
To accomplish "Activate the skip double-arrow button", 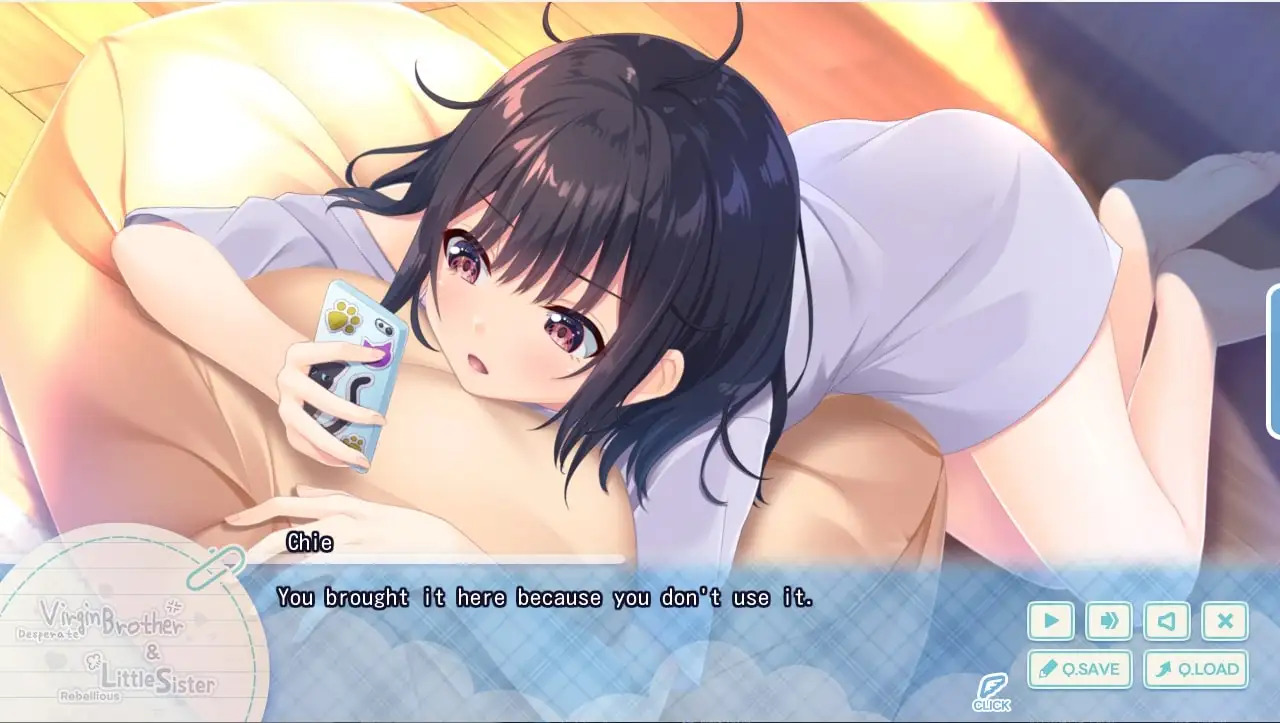I will pyautogui.click(x=1108, y=621).
